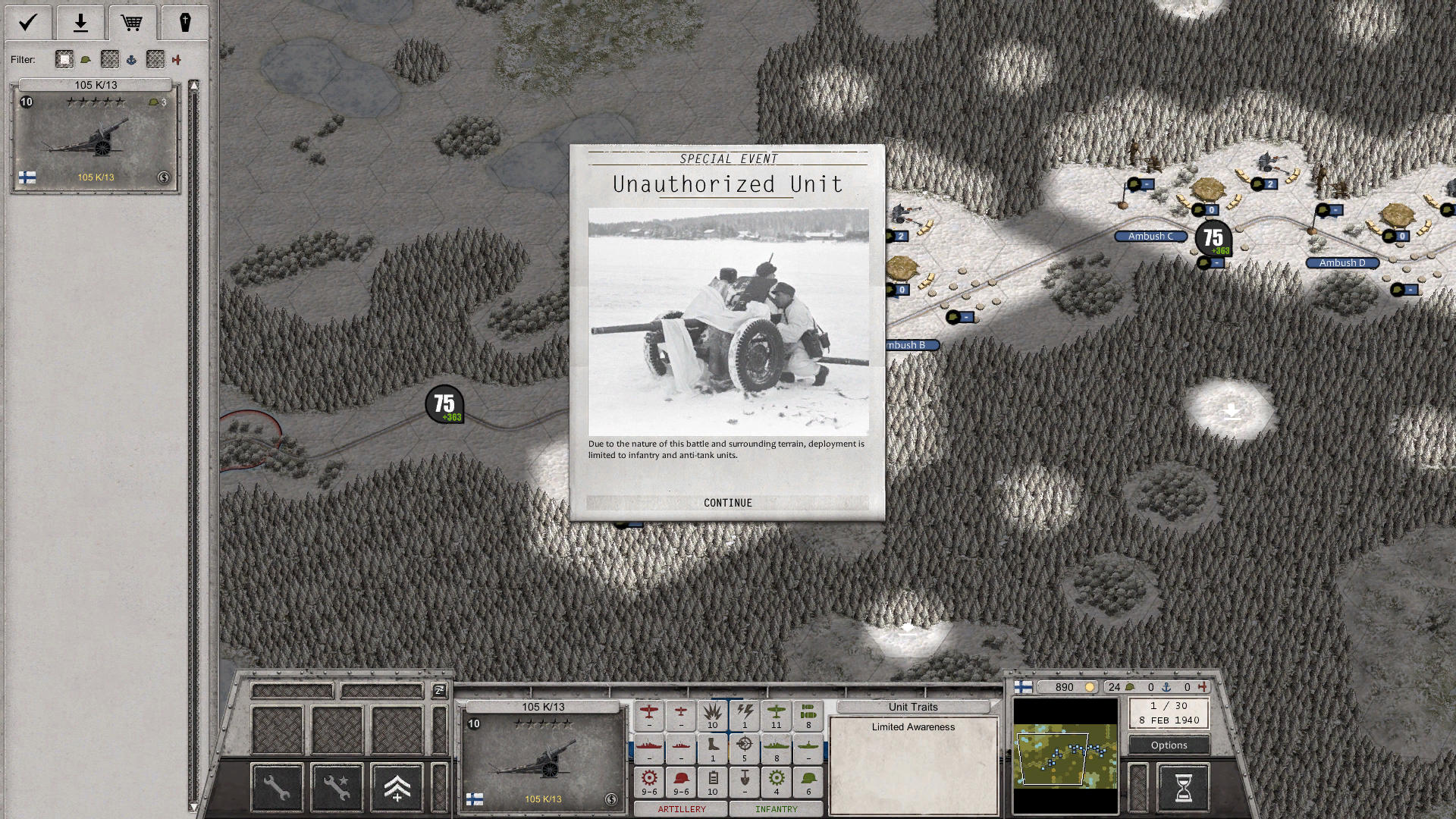
Task: Expand the INFANTRY category
Action: 776,809
